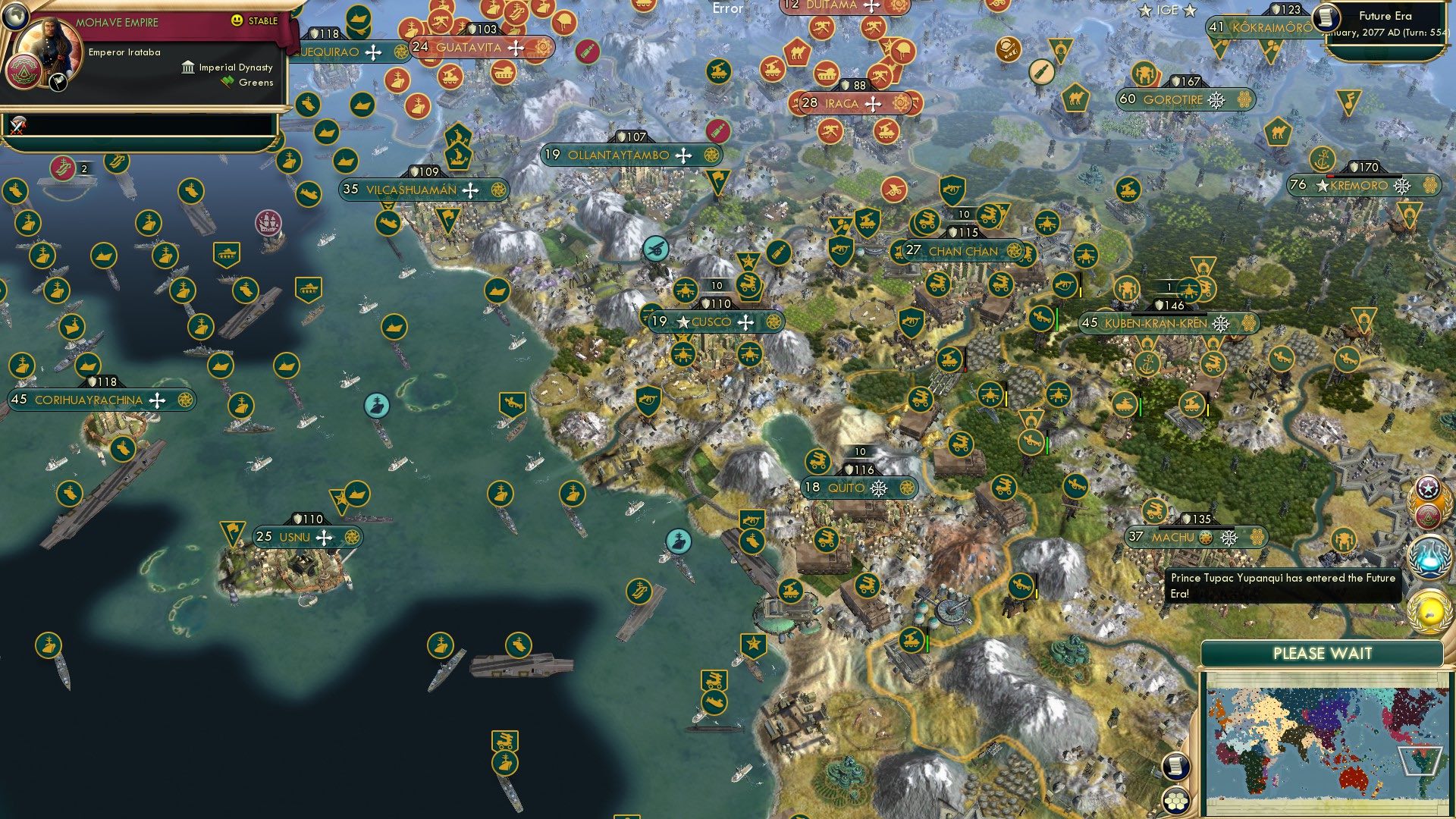
Task: Toggle strategic view with the hexagon icon
Action: click(1176, 801)
